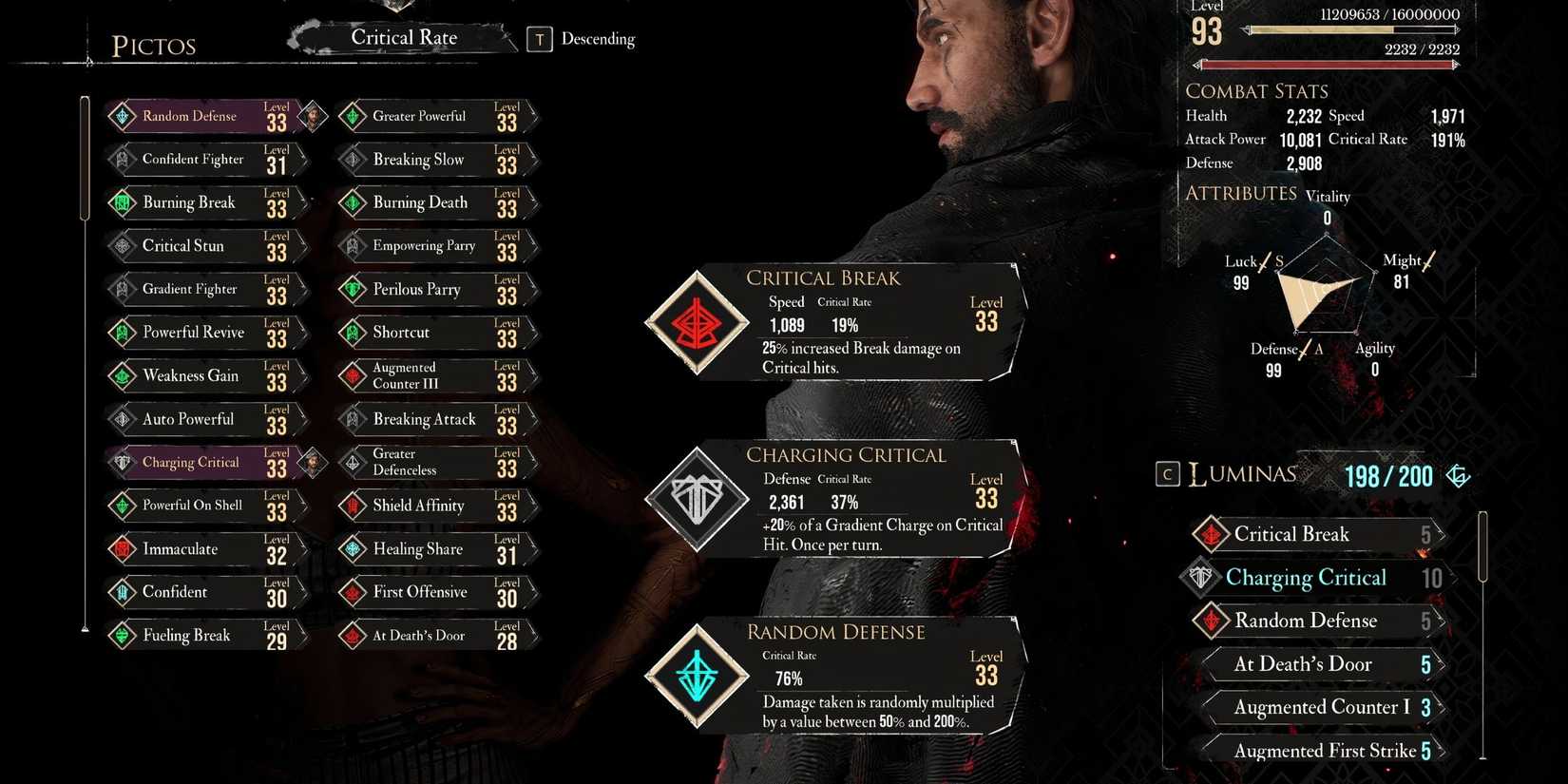Click the Charging Critical lumina entry

tap(1307, 578)
